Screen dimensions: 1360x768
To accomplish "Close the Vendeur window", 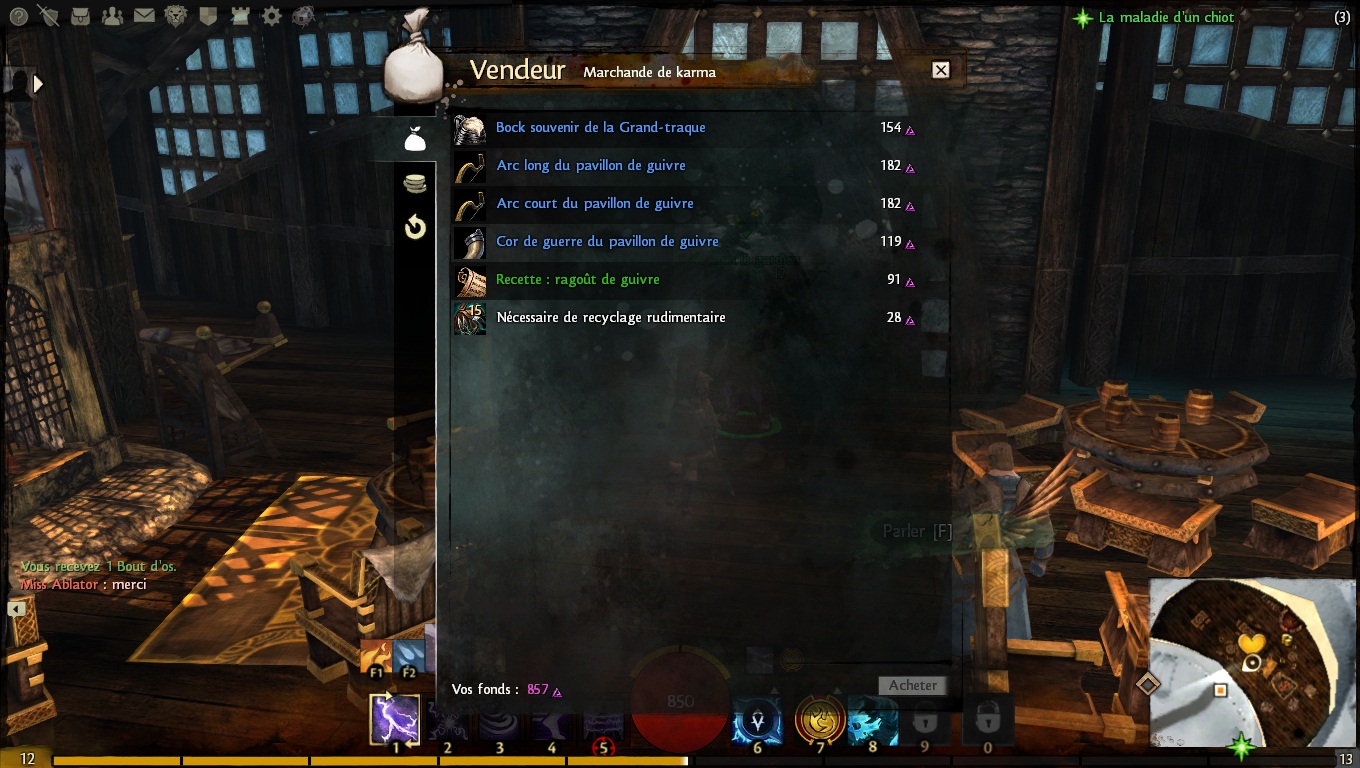I will [x=940, y=70].
